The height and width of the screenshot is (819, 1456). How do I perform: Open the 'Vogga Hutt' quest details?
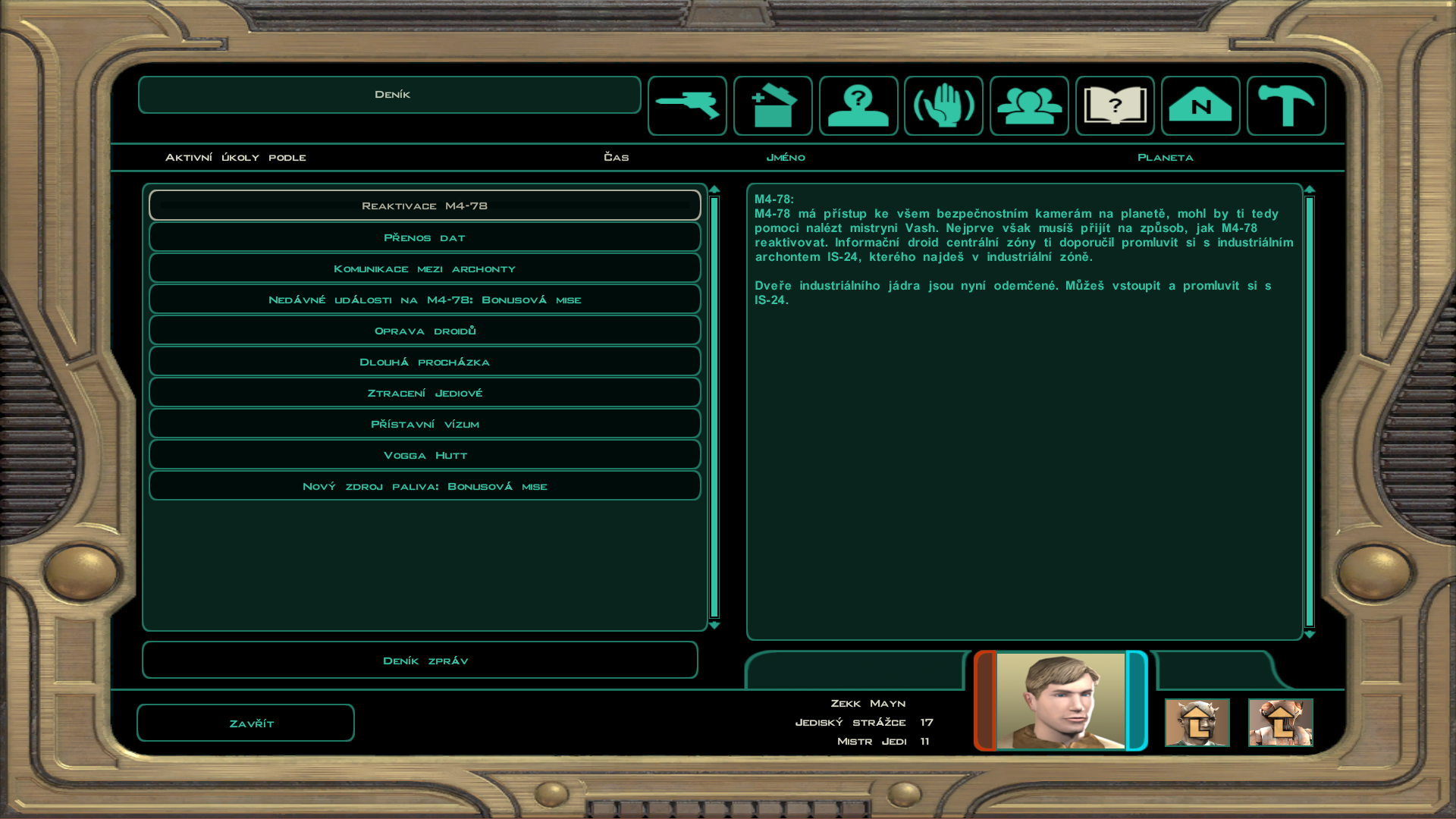(425, 454)
